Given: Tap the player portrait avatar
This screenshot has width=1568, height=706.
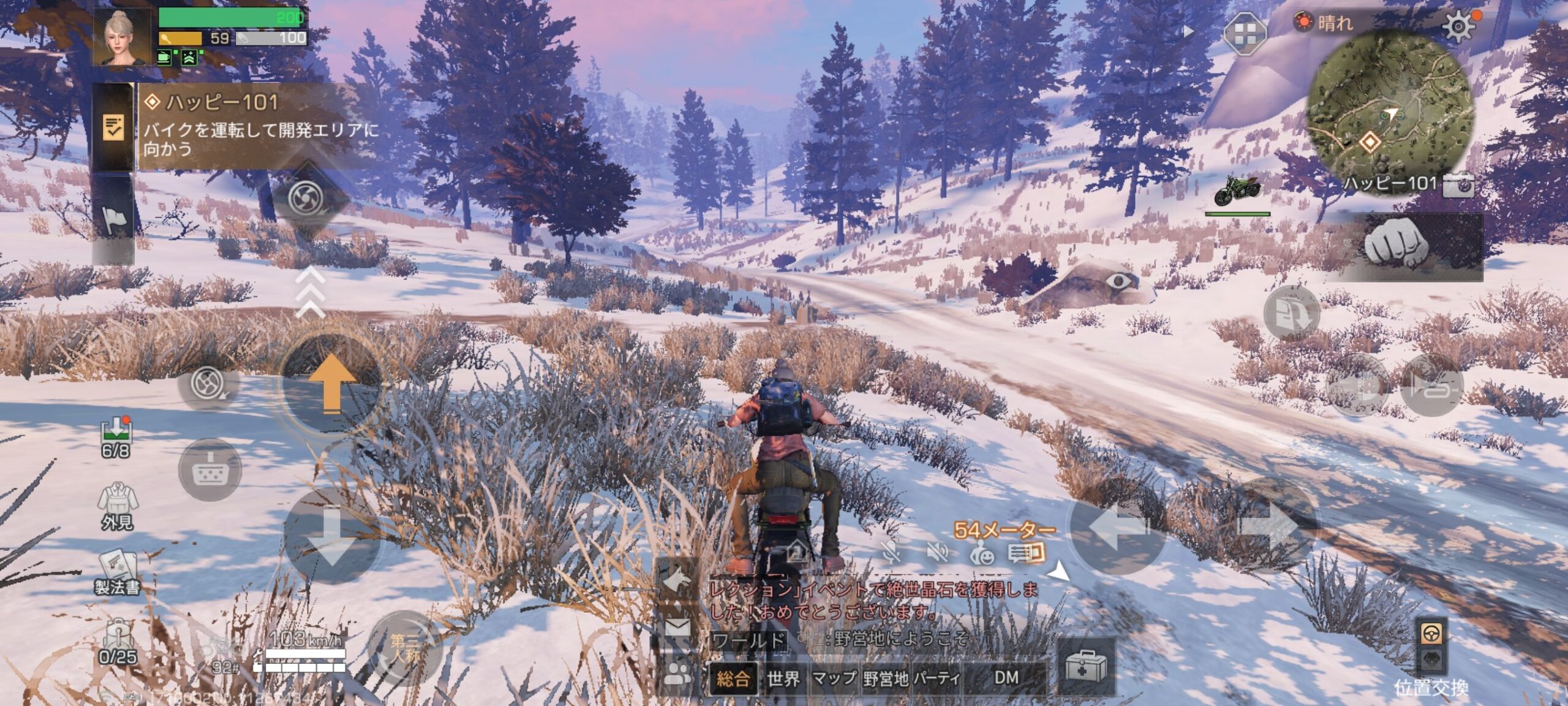Looking at the screenshot, I should [121, 37].
